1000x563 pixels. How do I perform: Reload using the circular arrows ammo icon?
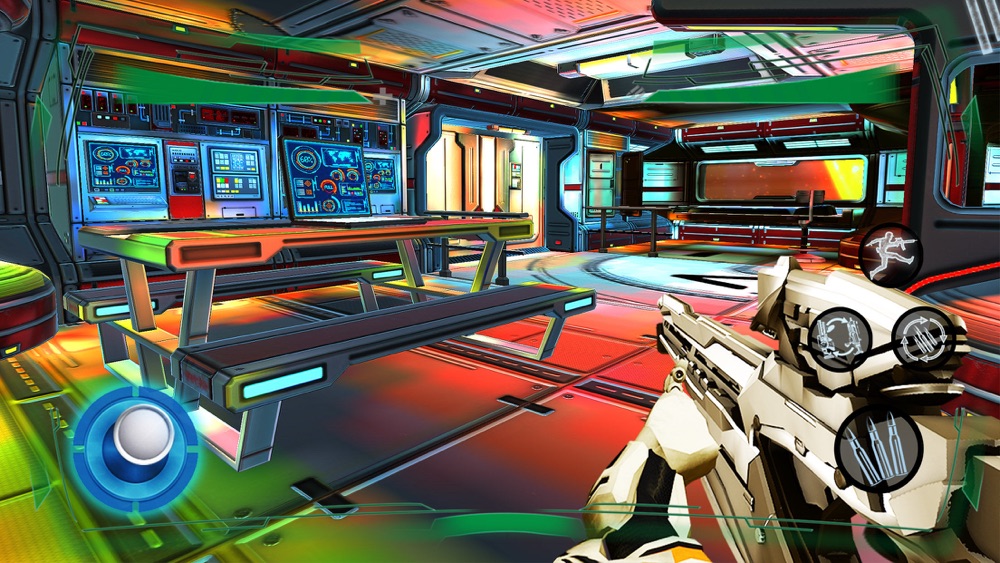click(x=921, y=336)
